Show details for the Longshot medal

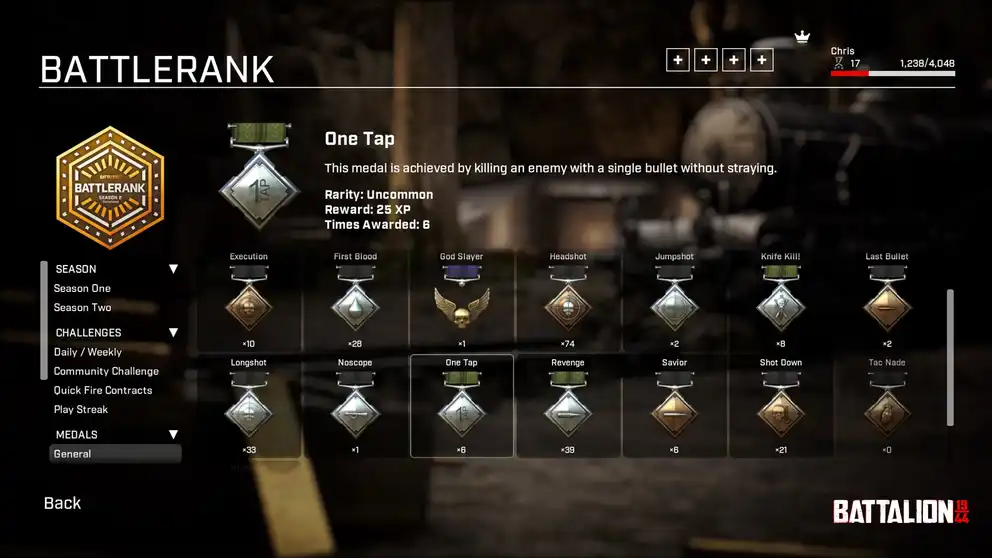point(249,408)
